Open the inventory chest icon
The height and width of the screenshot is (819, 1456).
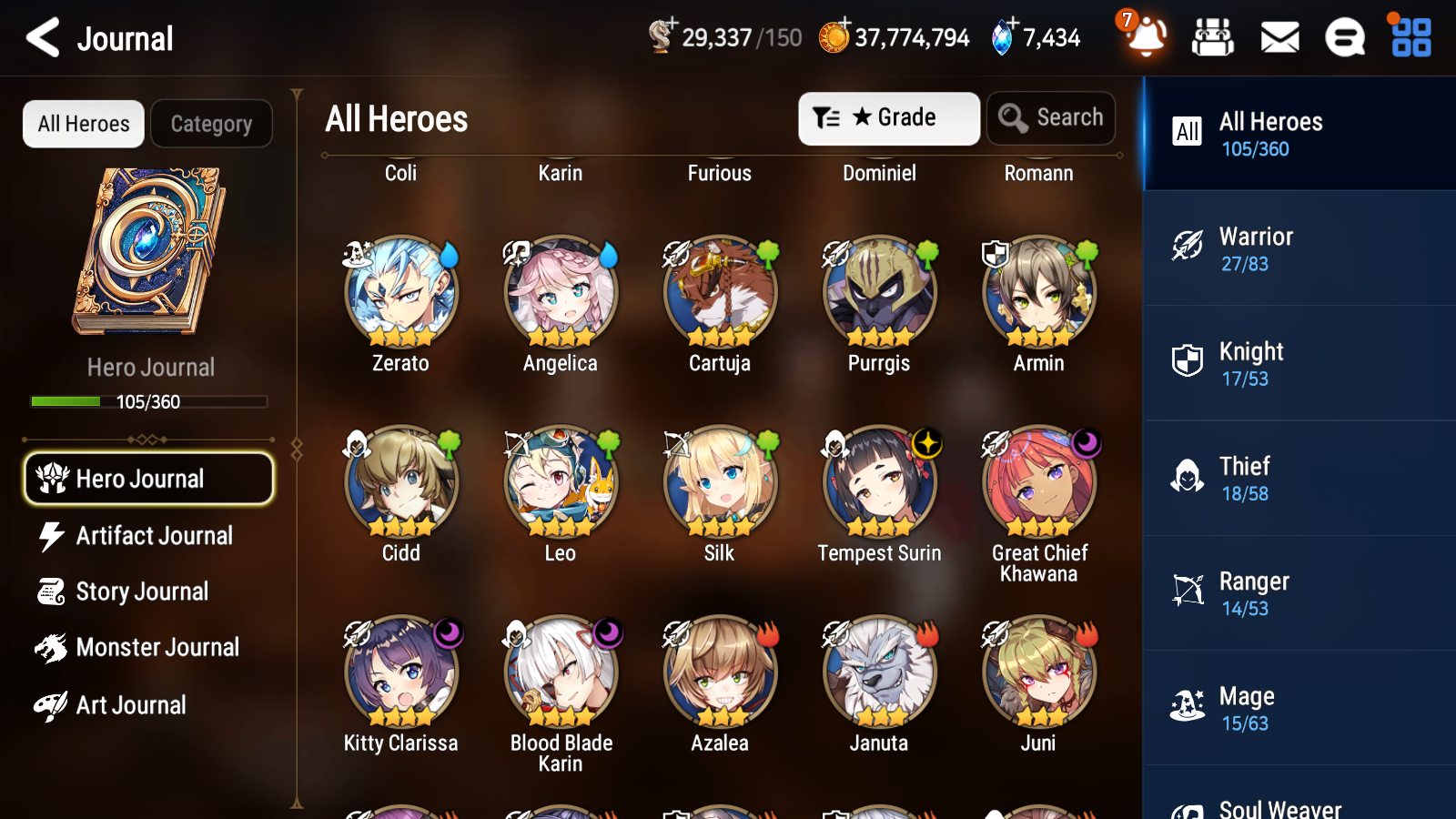point(1214,37)
